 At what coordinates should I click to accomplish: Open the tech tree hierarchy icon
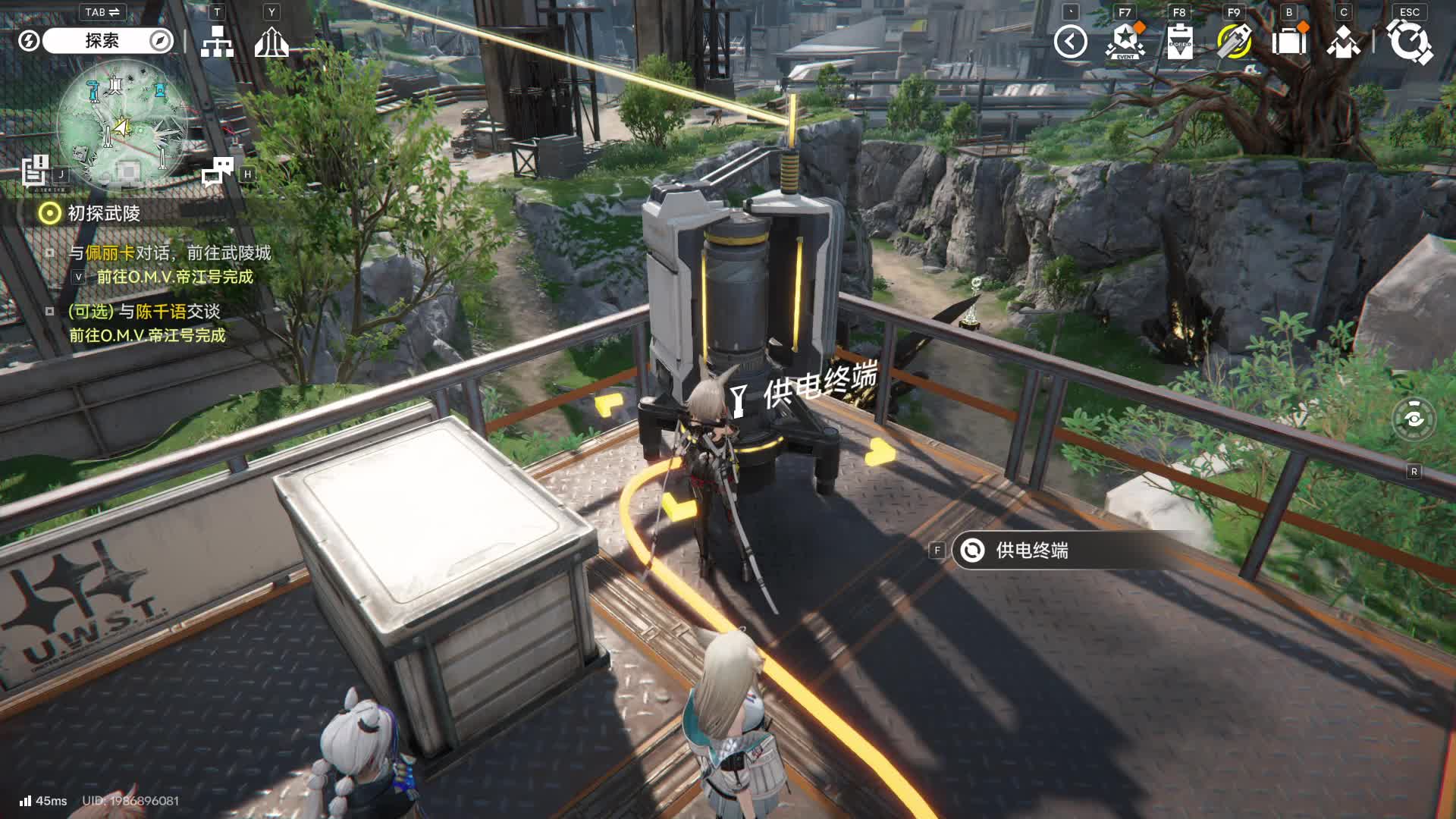pos(217,42)
